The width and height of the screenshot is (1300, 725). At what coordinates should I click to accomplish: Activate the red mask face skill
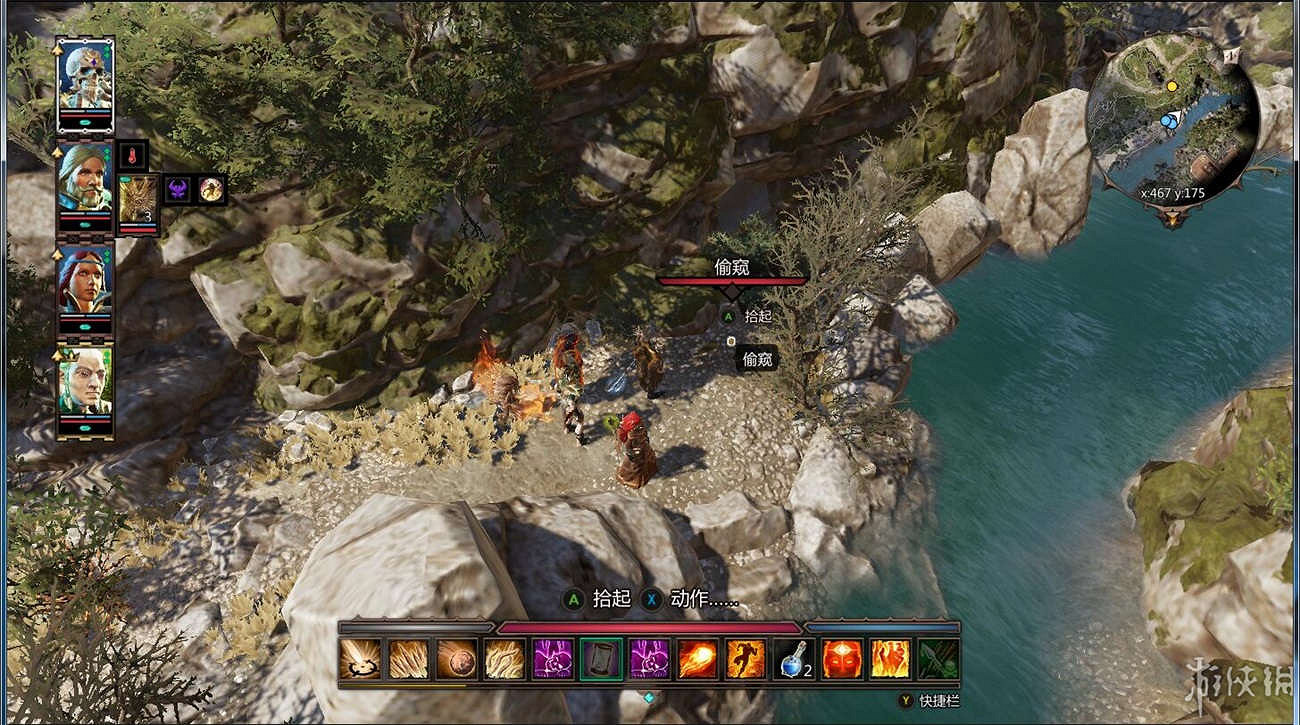pos(841,659)
